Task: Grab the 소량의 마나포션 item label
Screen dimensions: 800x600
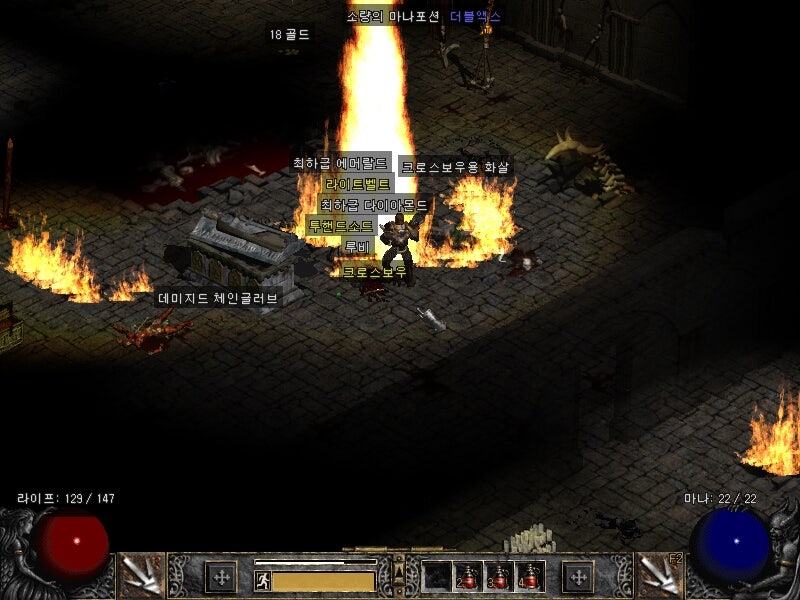Action: (393, 17)
